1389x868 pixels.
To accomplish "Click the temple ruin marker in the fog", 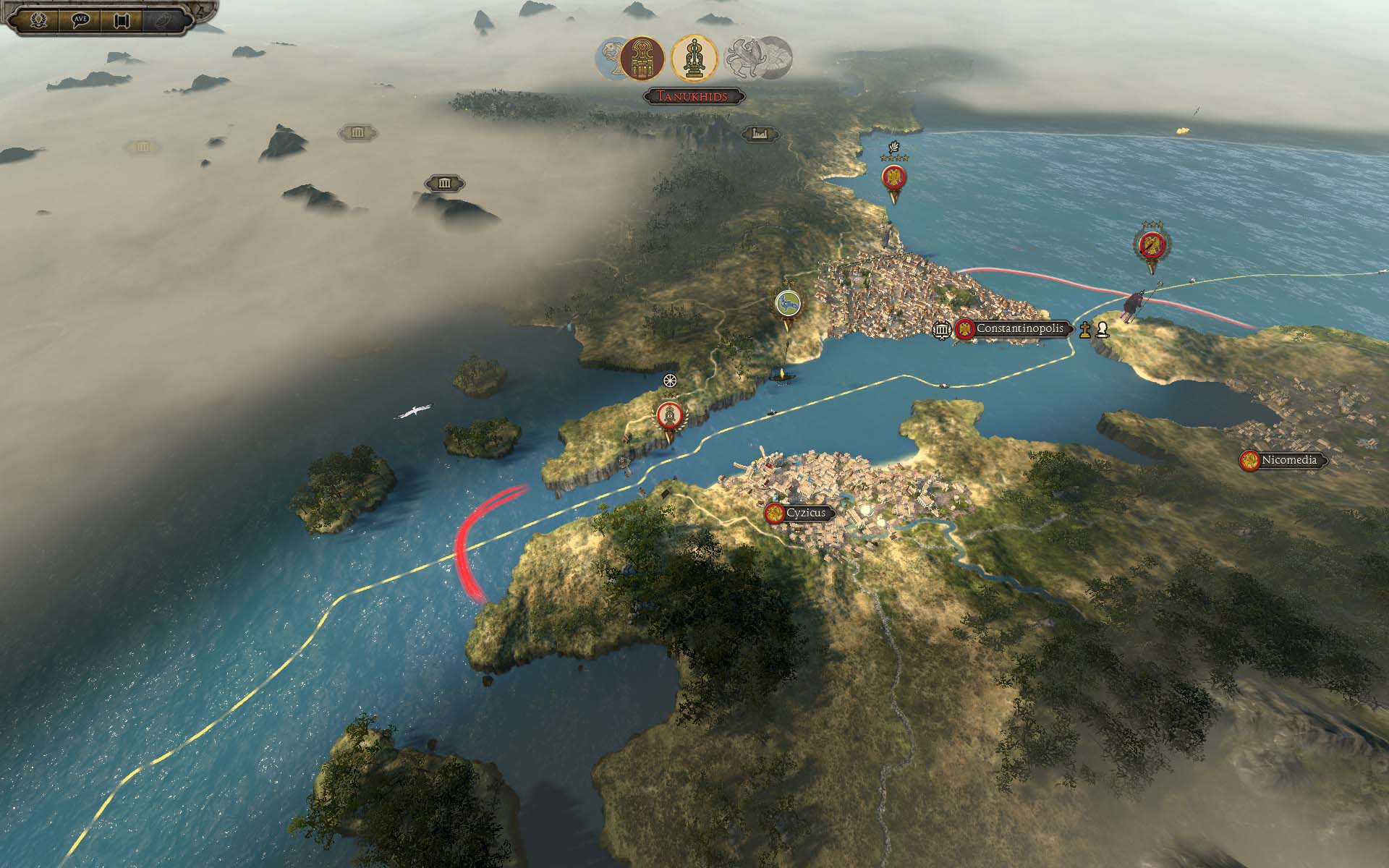I will (444, 183).
